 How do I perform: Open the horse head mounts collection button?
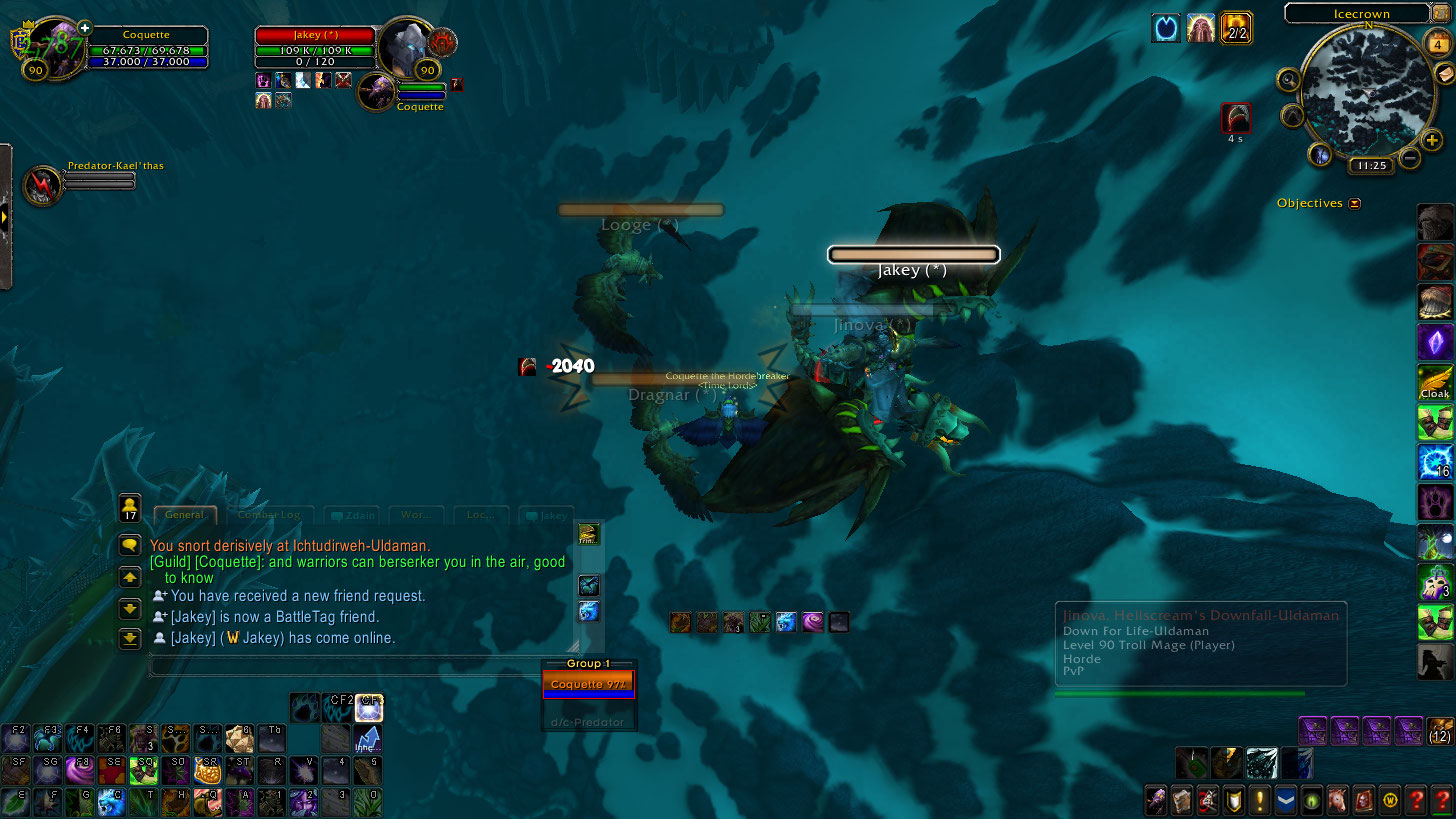click(x=1337, y=800)
